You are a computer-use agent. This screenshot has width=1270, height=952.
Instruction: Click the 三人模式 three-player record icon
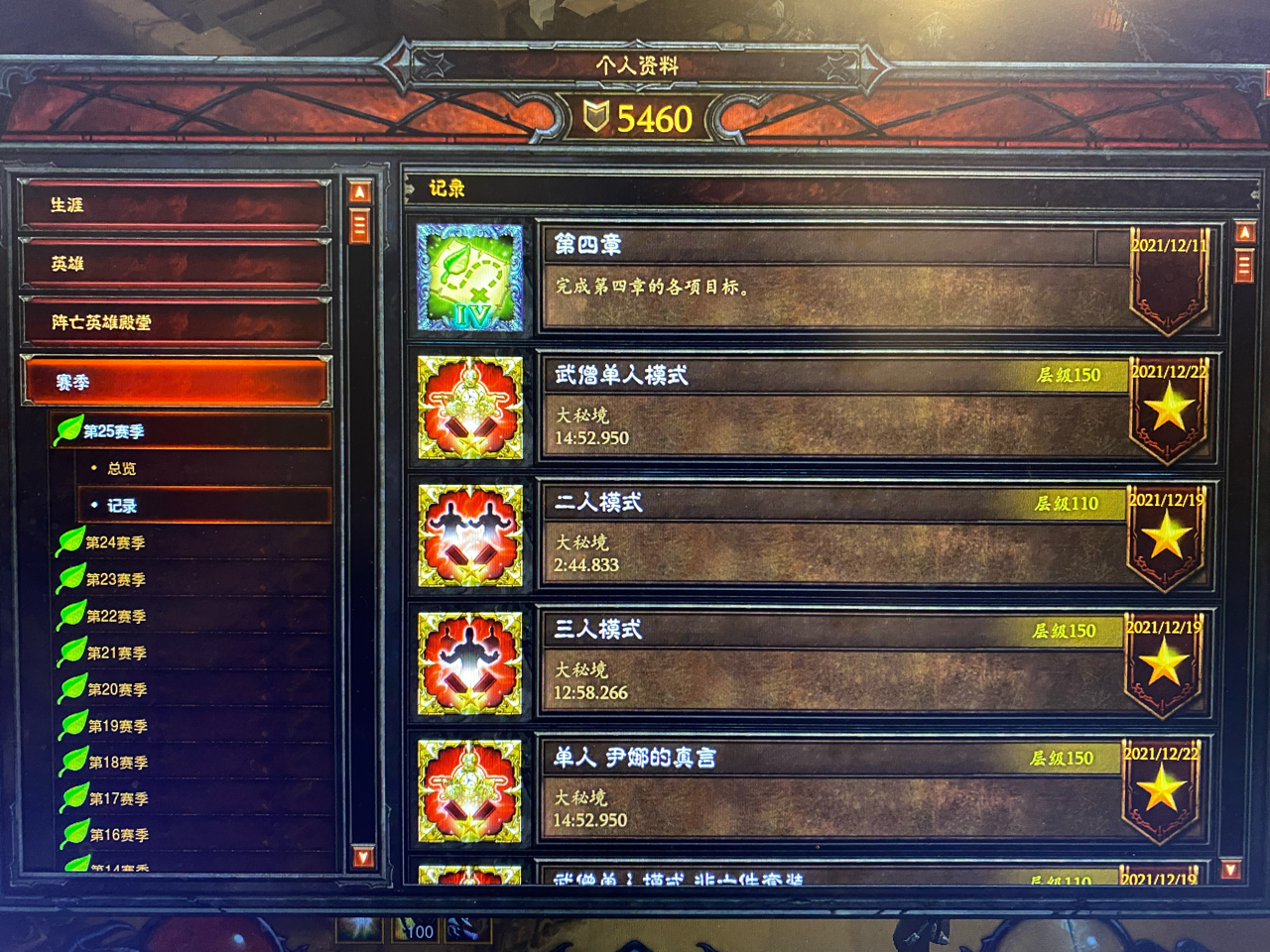[x=469, y=664]
